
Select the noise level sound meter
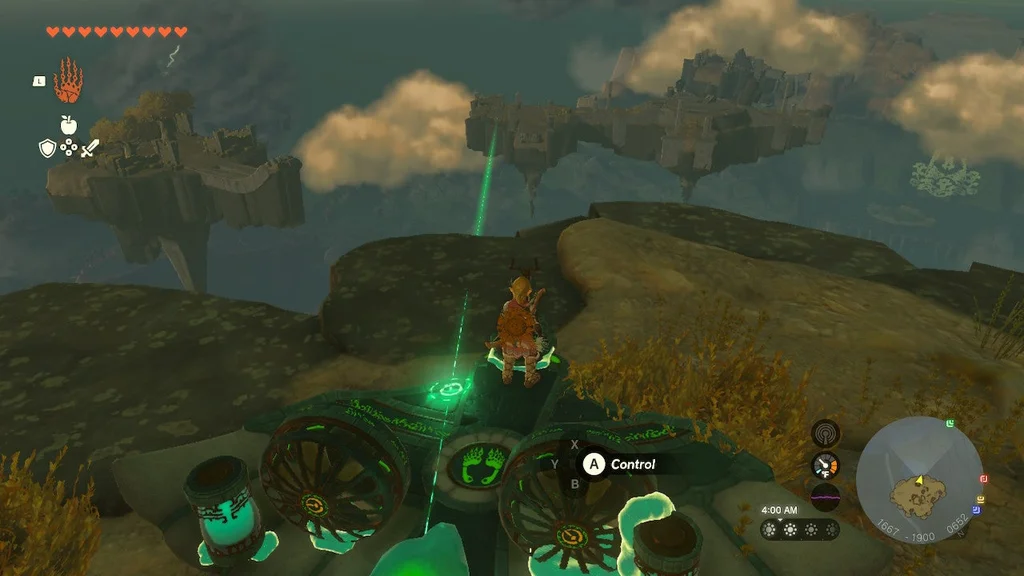(826, 494)
